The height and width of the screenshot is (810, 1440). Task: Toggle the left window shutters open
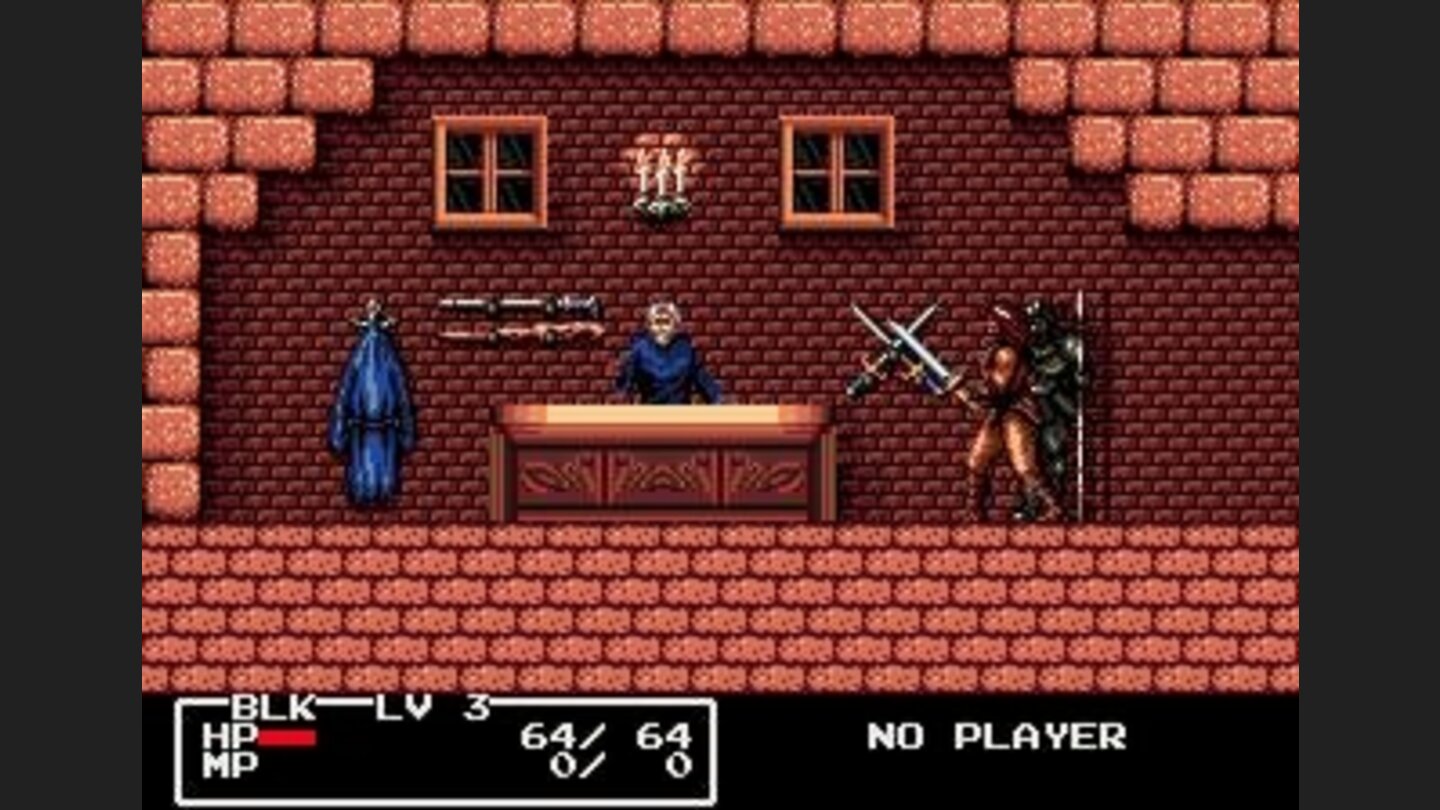pos(490,170)
